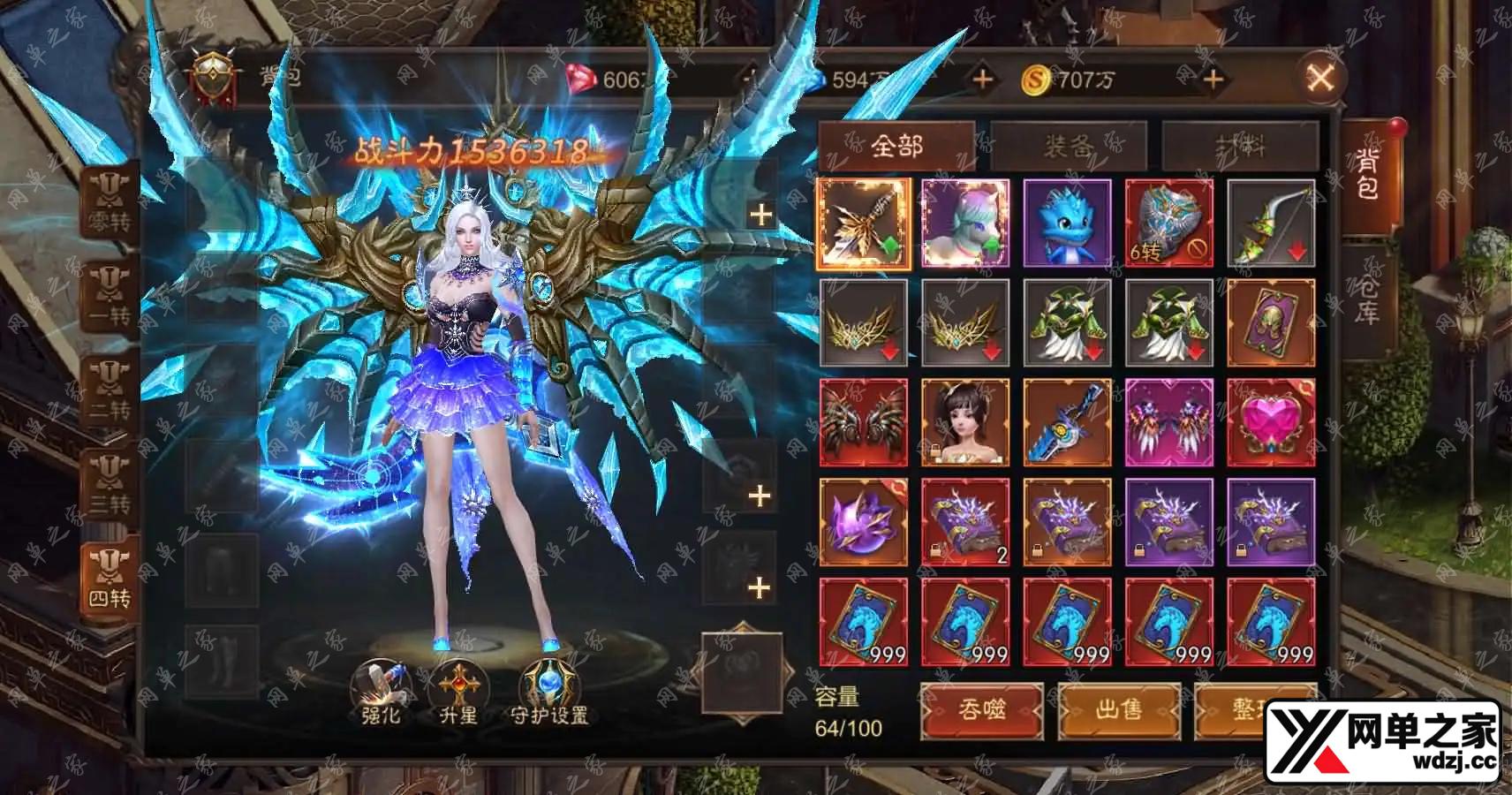Add more gold coins with plus button
Screen dimensions: 1512x795
(x=1213, y=80)
